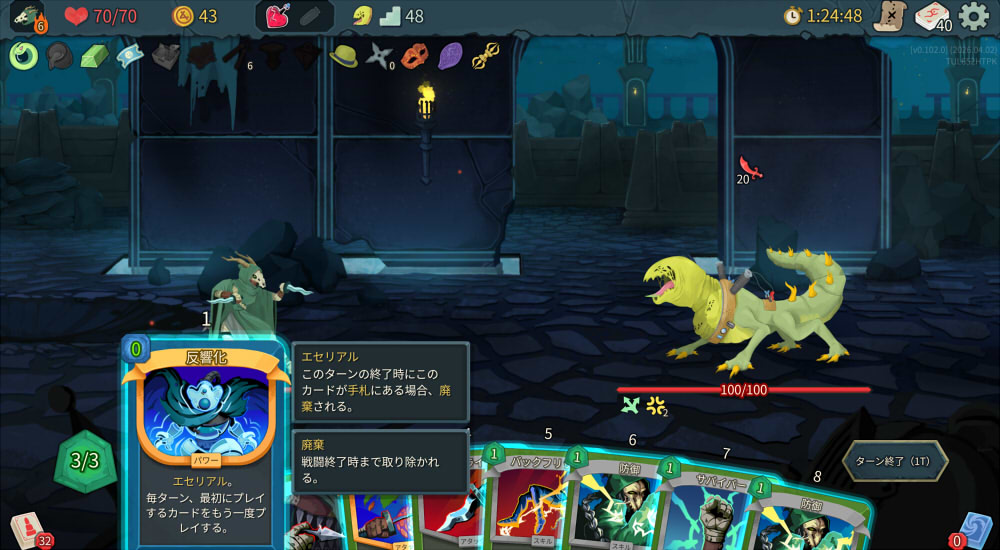Open the draw pile showing 32
This screenshot has width=1000, height=550.
tap(26, 529)
